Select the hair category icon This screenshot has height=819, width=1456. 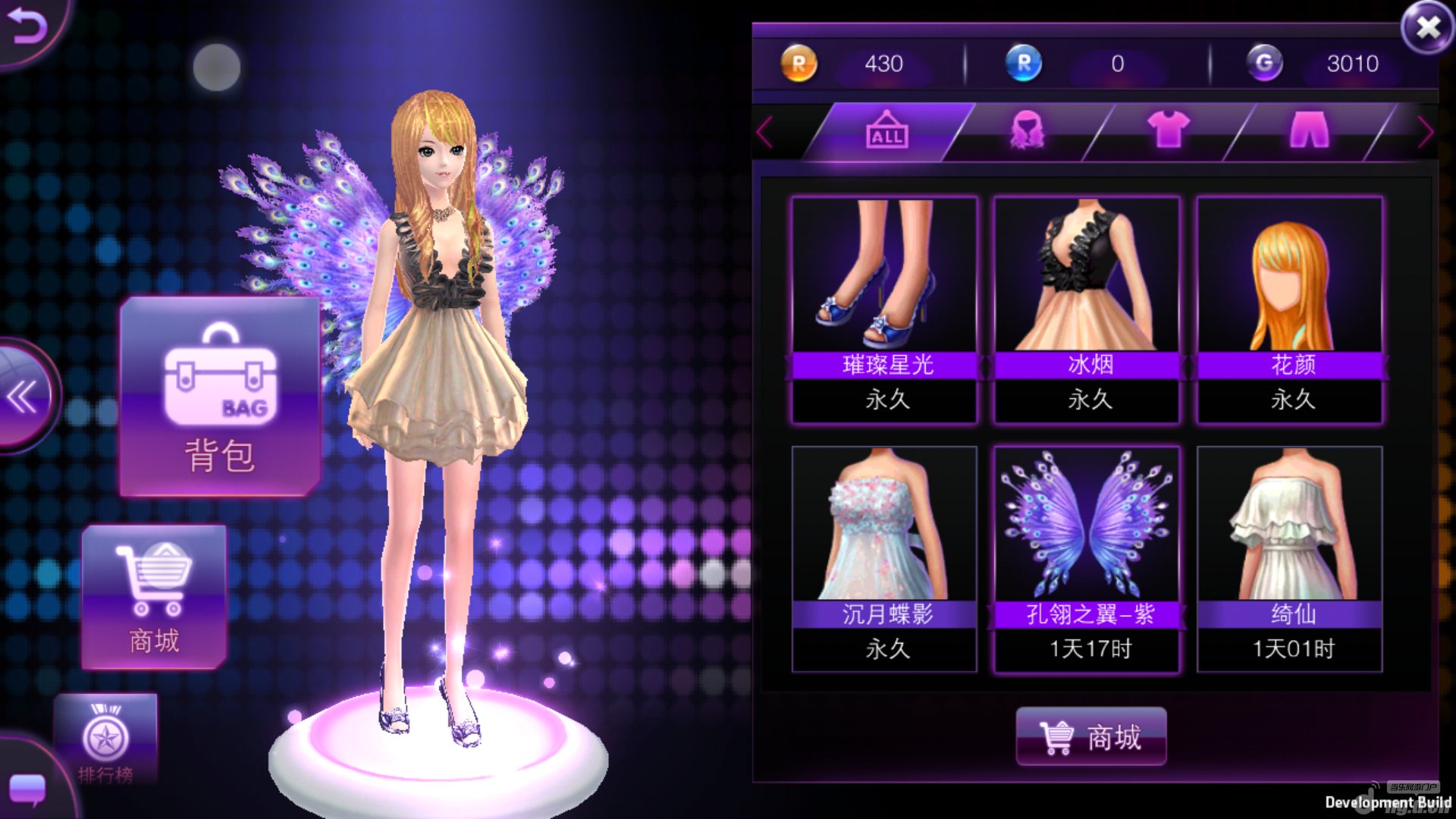[1025, 130]
